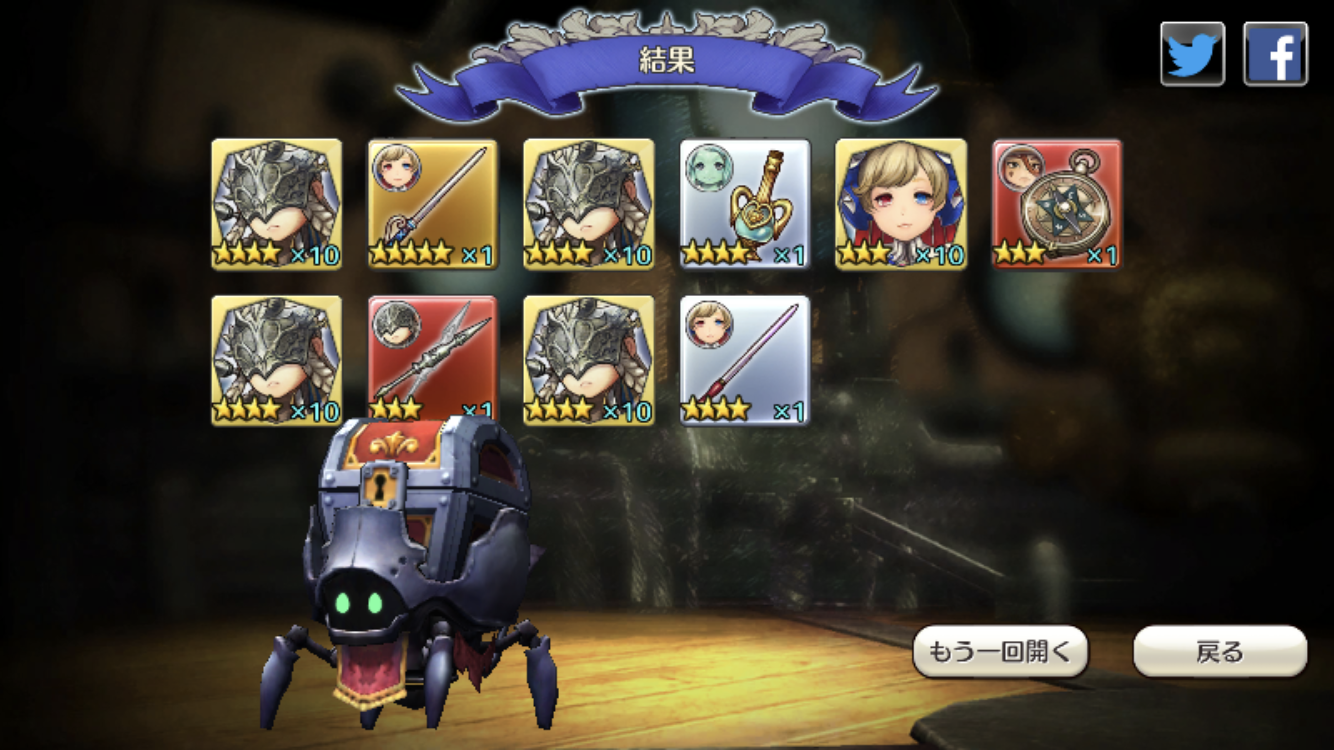Tap the 戻る back button
This screenshot has width=1334, height=750.
pyautogui.click(x=1219, y=652)
